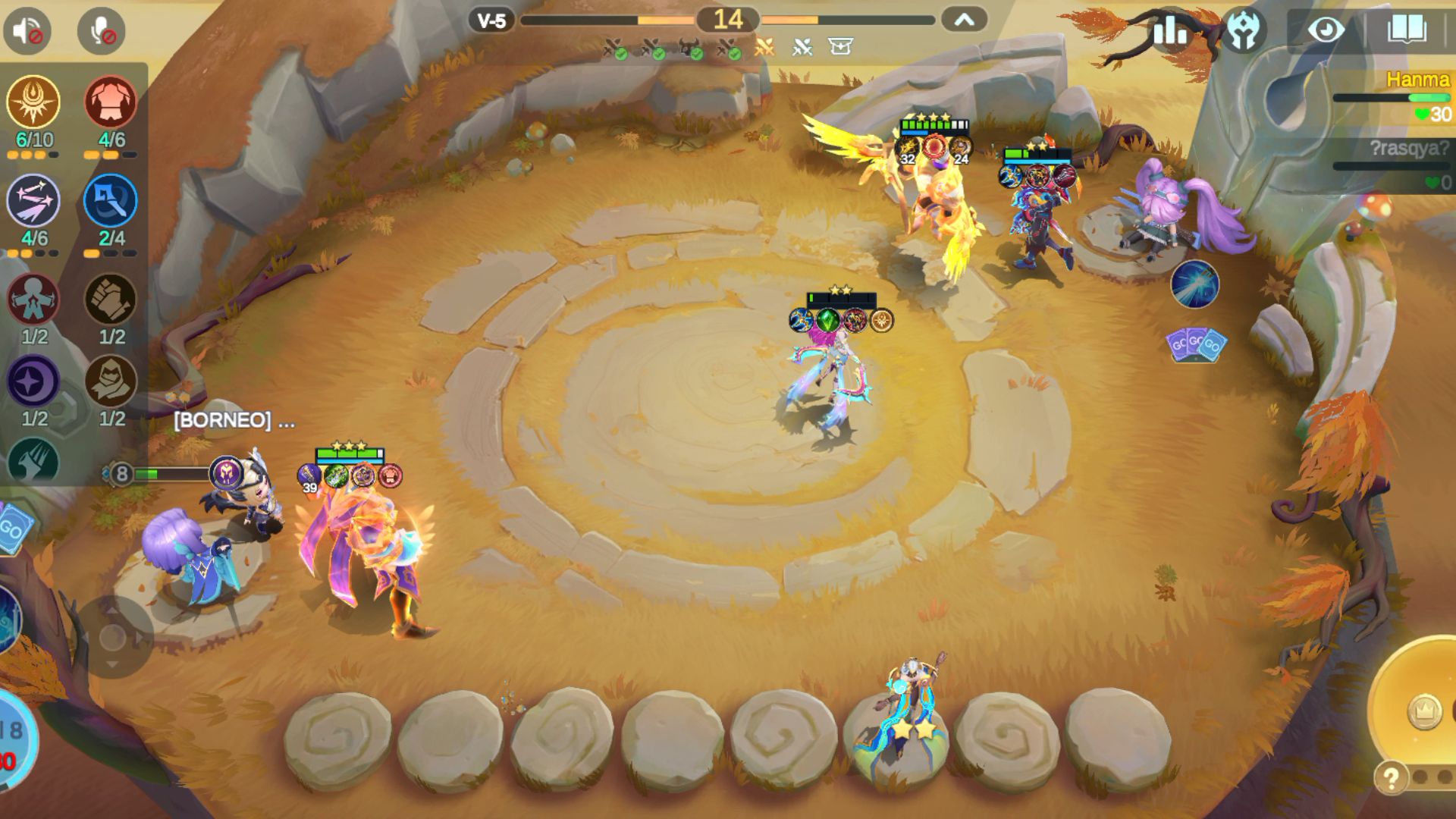Open the book guide icon
Viewport: 1456px width, 819px height.
coord(1406,31)
